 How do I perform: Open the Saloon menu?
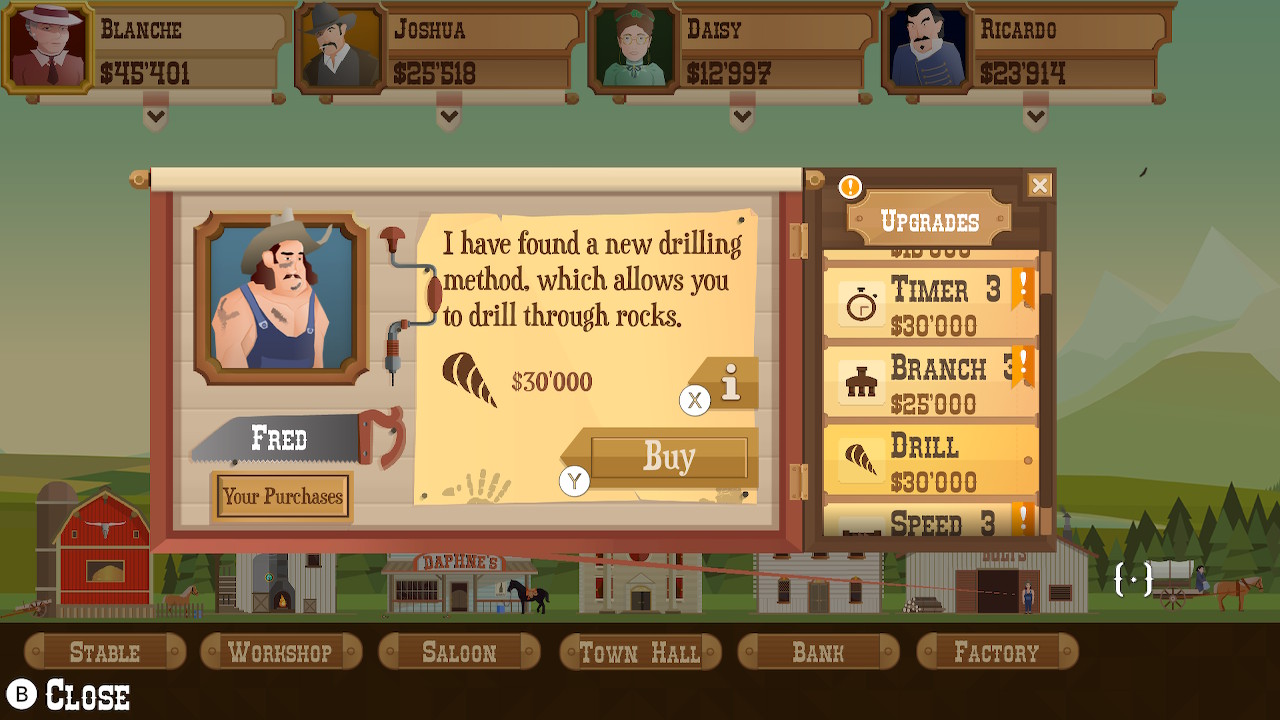(x=459, y=651)
